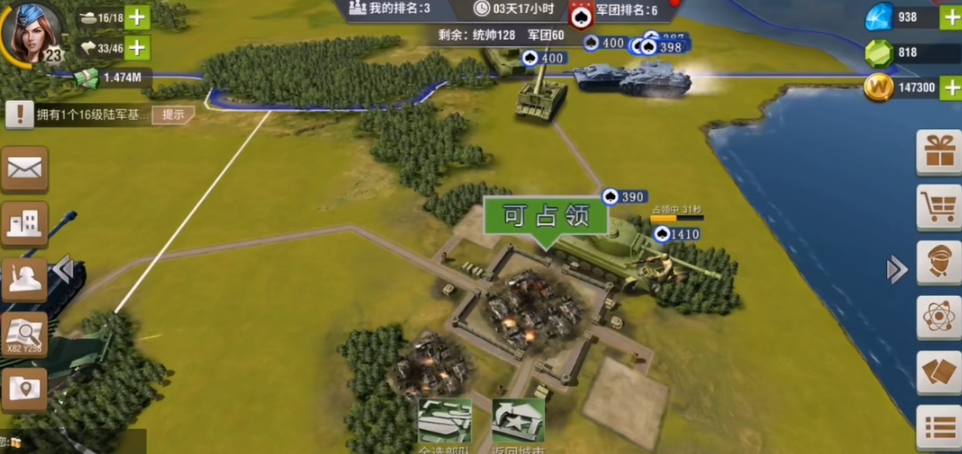Screen dimensions: 962x454
Task: Buy more blue diamonds with plus button
Action: coord(951,17)
